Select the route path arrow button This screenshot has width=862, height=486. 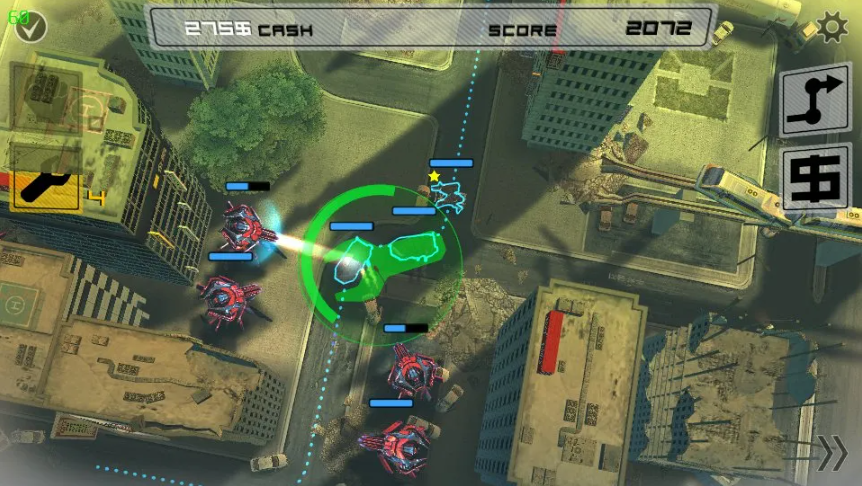click(x=814, y=100)
